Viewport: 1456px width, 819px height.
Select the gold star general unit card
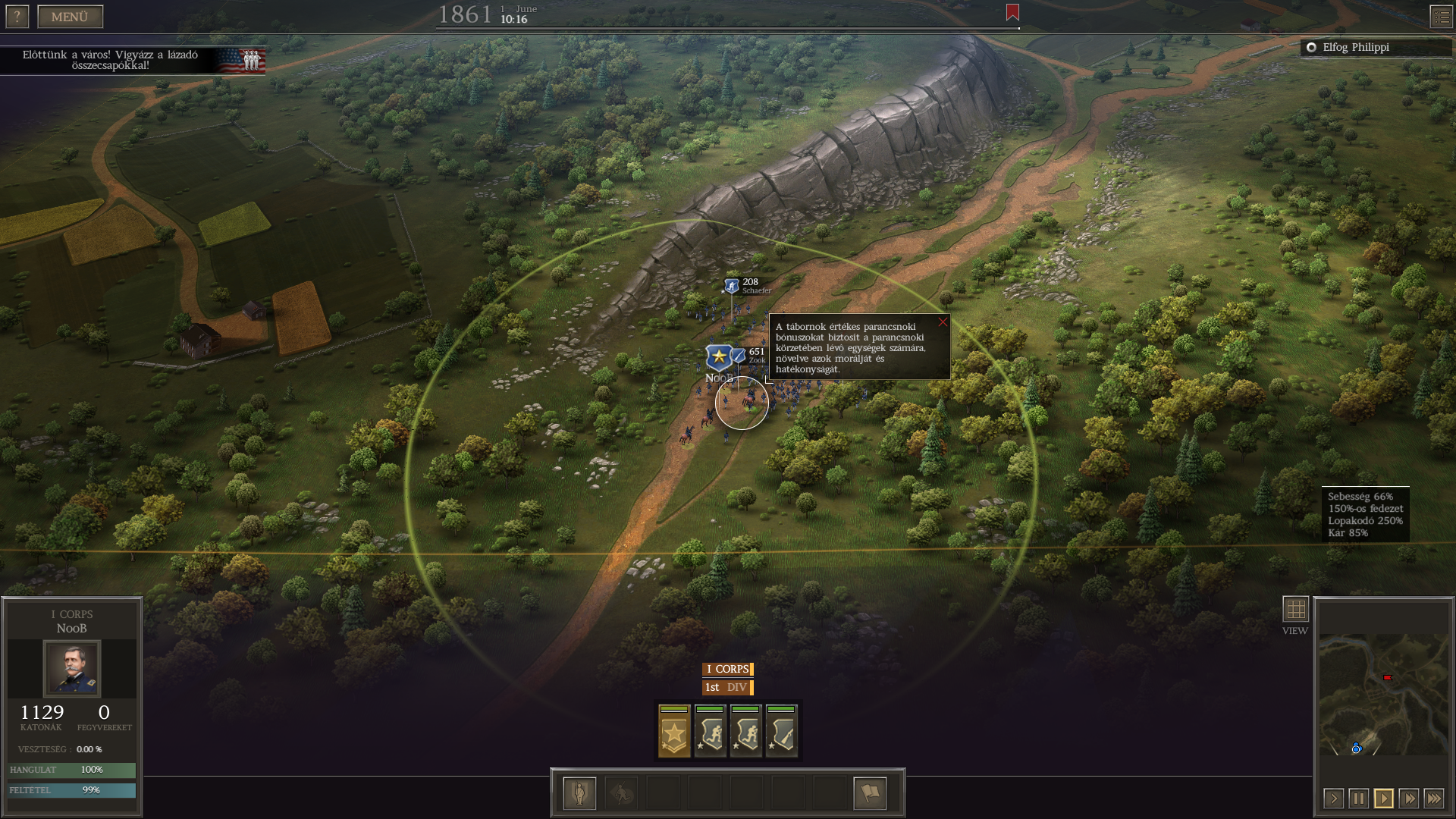674,732
